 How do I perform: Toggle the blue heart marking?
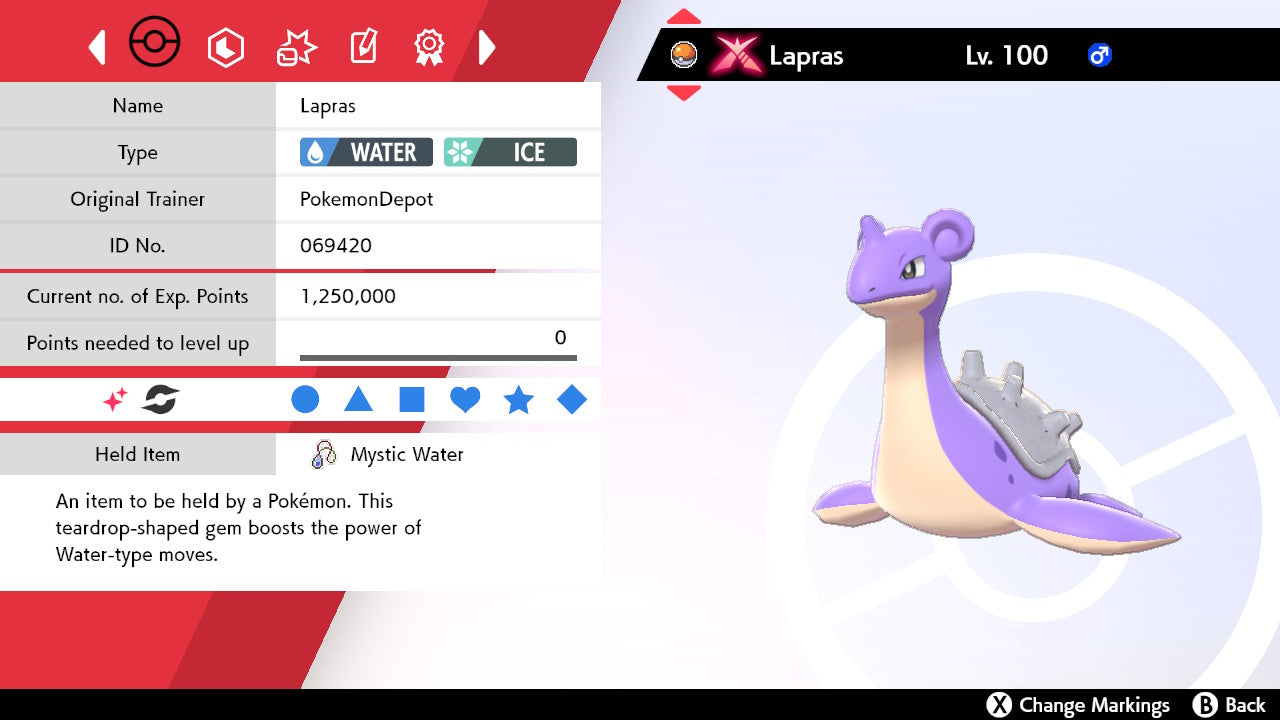465,400
